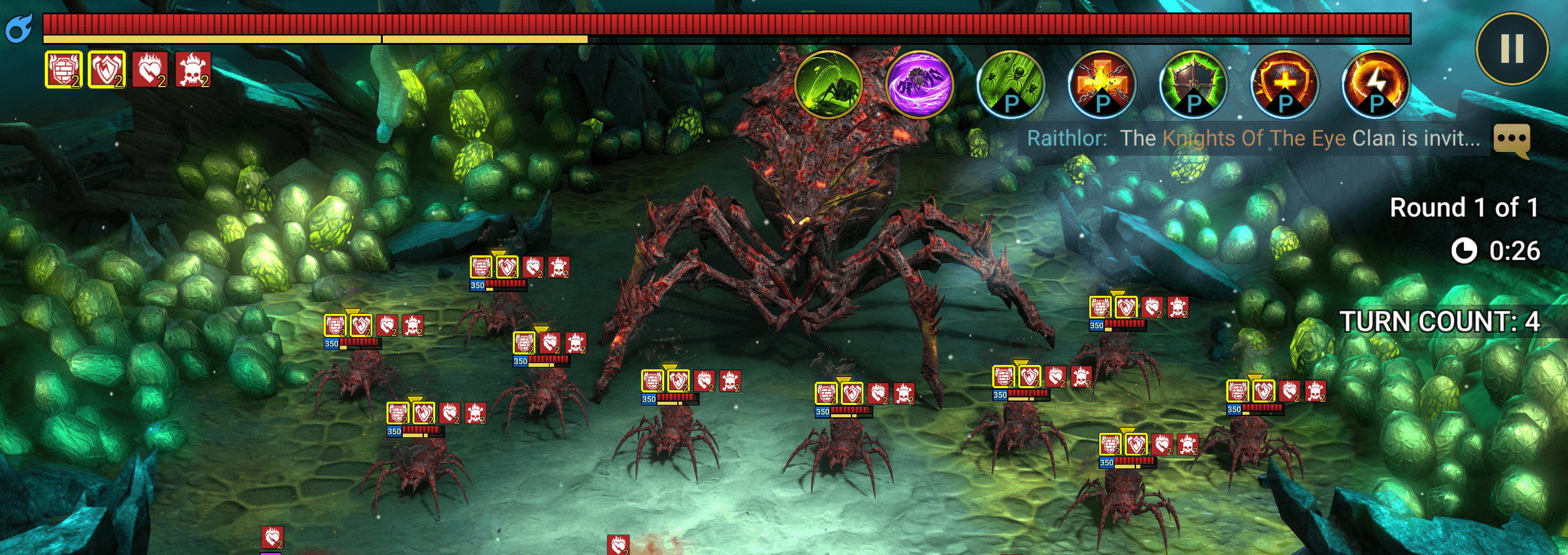View the green shield passive skill

[1193, 85]
